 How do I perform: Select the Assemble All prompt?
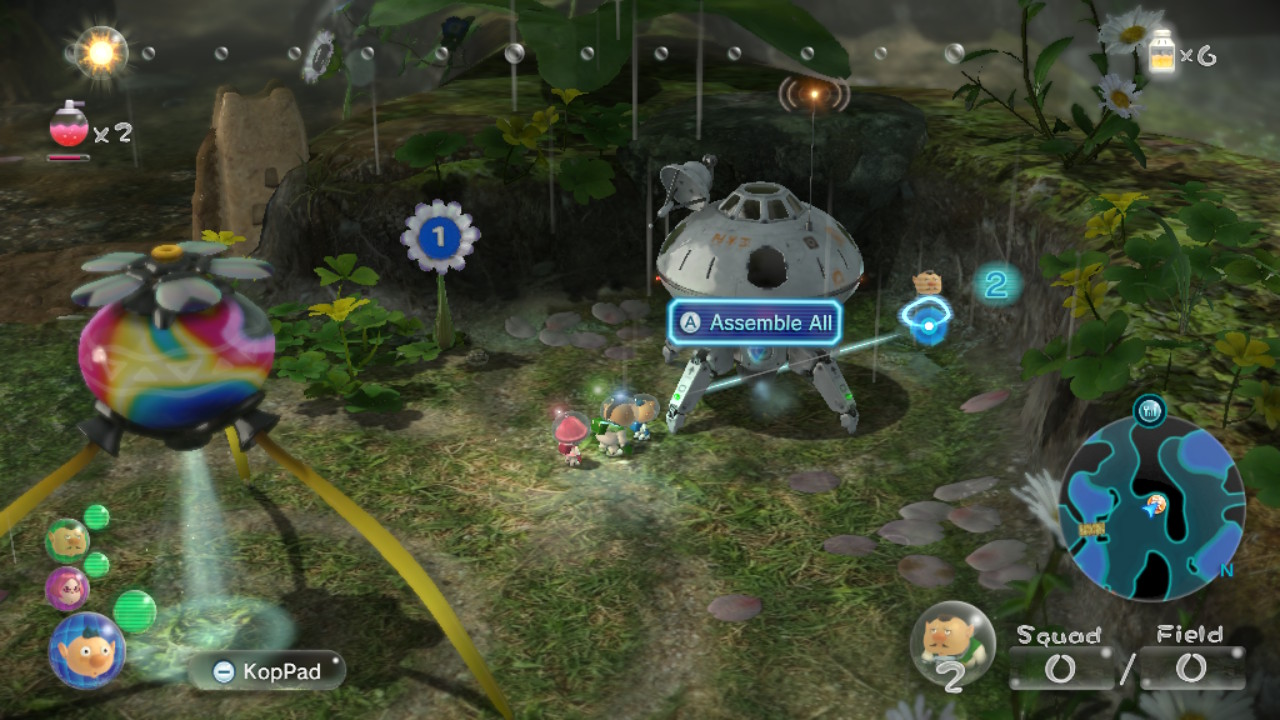pyautogui.click(x=755, y=323)
